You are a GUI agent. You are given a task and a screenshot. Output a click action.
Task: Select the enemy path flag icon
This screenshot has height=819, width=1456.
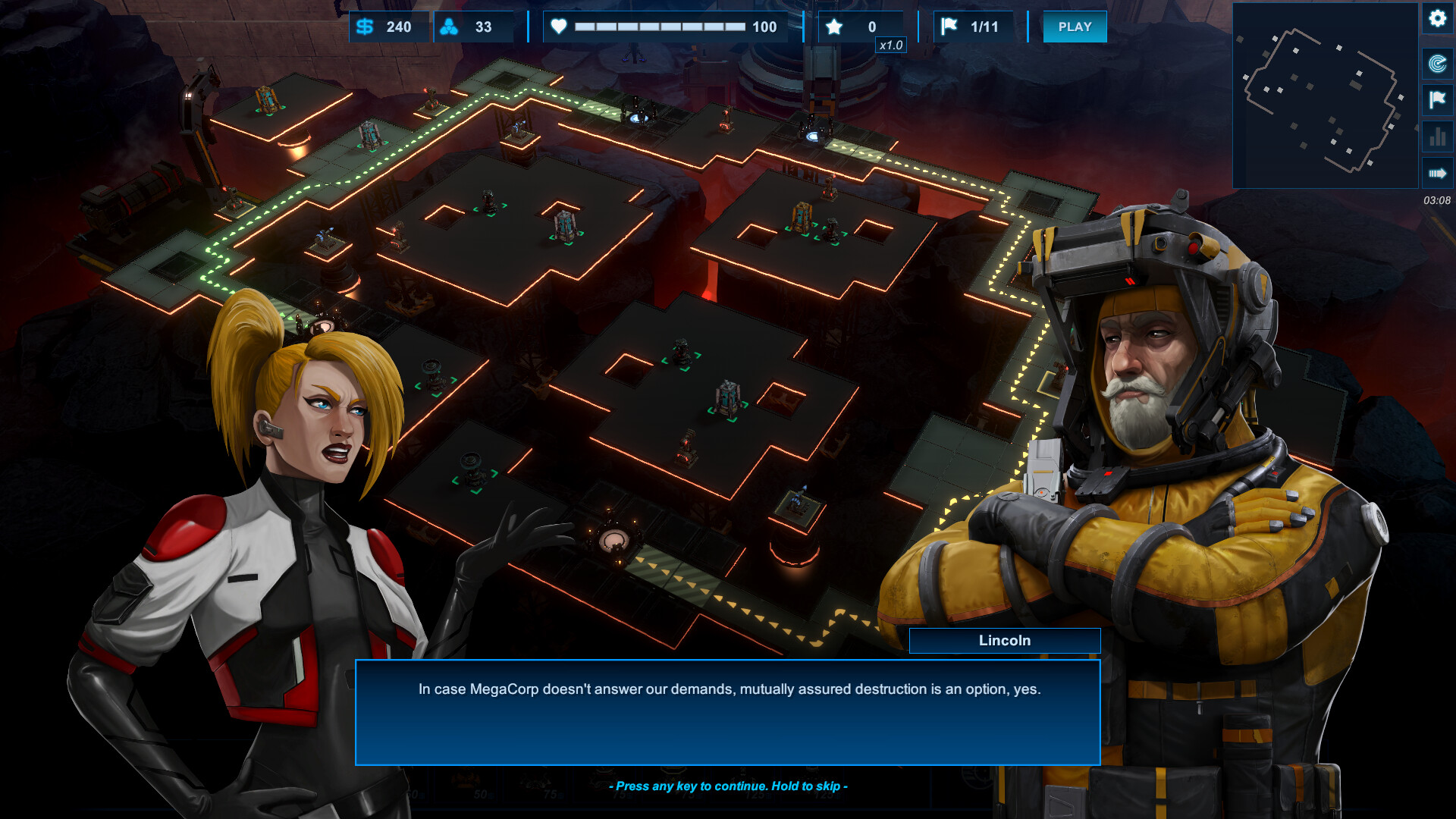(1438, 100)
